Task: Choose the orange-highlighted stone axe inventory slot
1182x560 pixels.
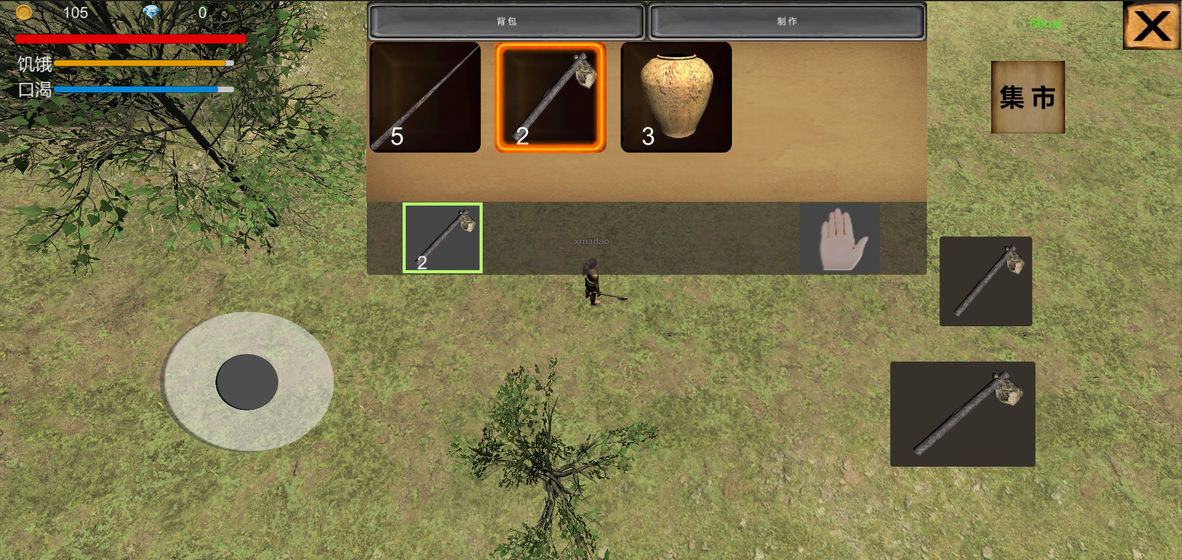Action: click(x=550, y=97)
